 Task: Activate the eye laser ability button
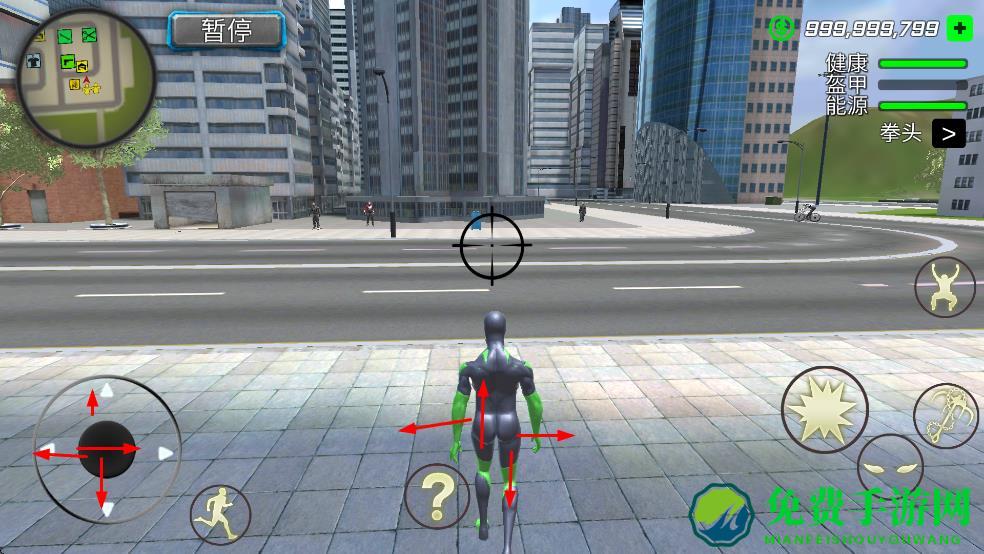pyautogui.click(x=888, y=468)
